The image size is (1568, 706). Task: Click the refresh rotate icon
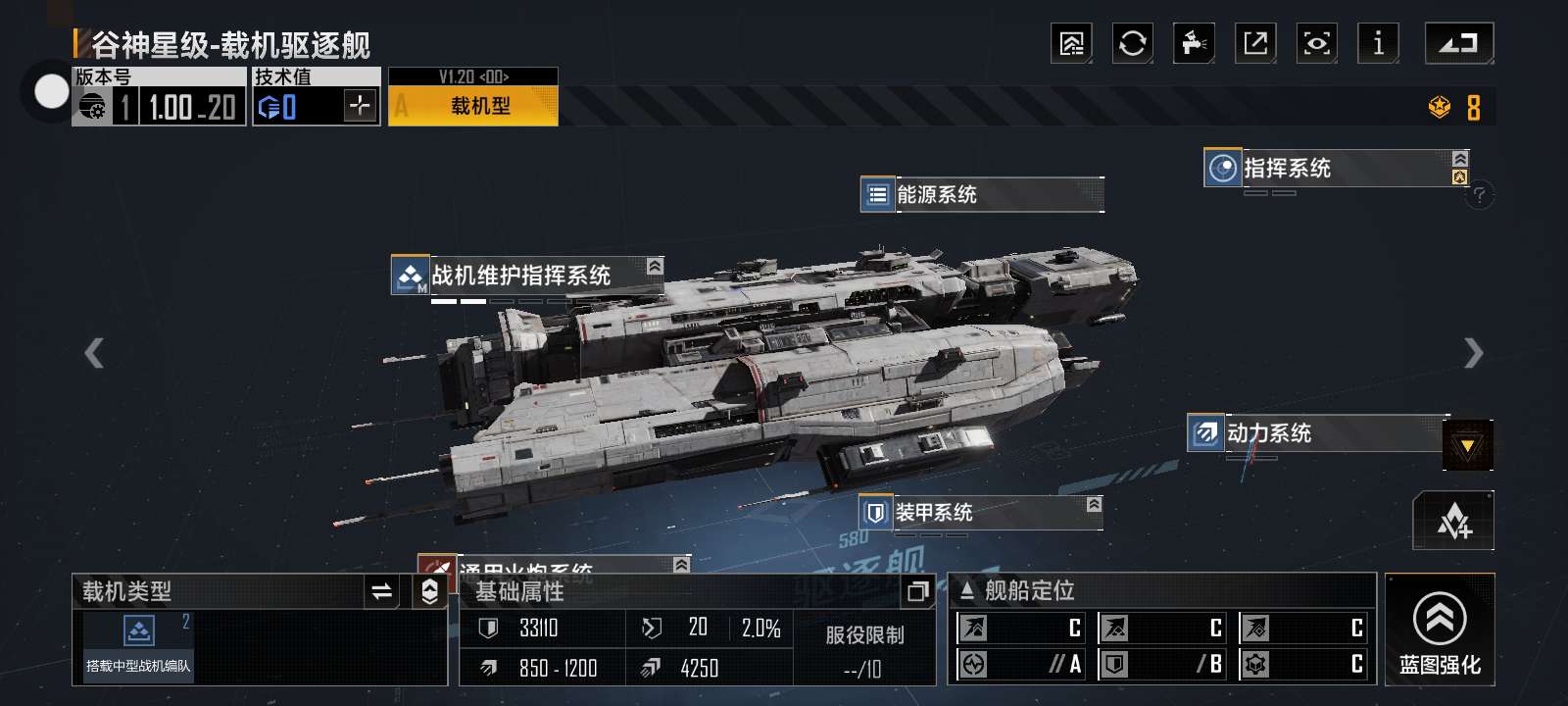click(x=1132, y=43)
